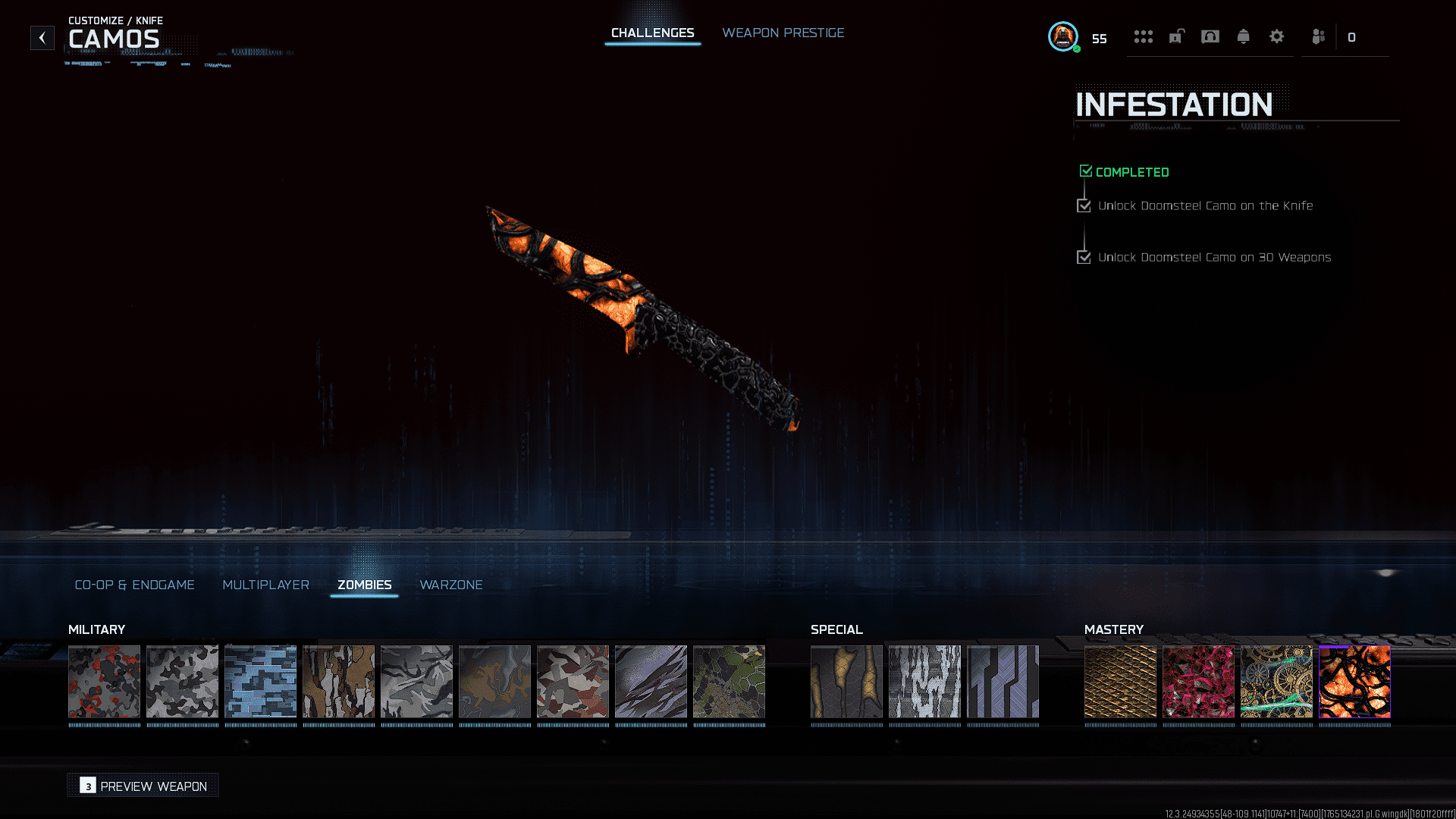Image resolution: width=1456 pixels, height=819 pixels.
Task: Pick the blue digital pixel camo
Action: point(260,681)
